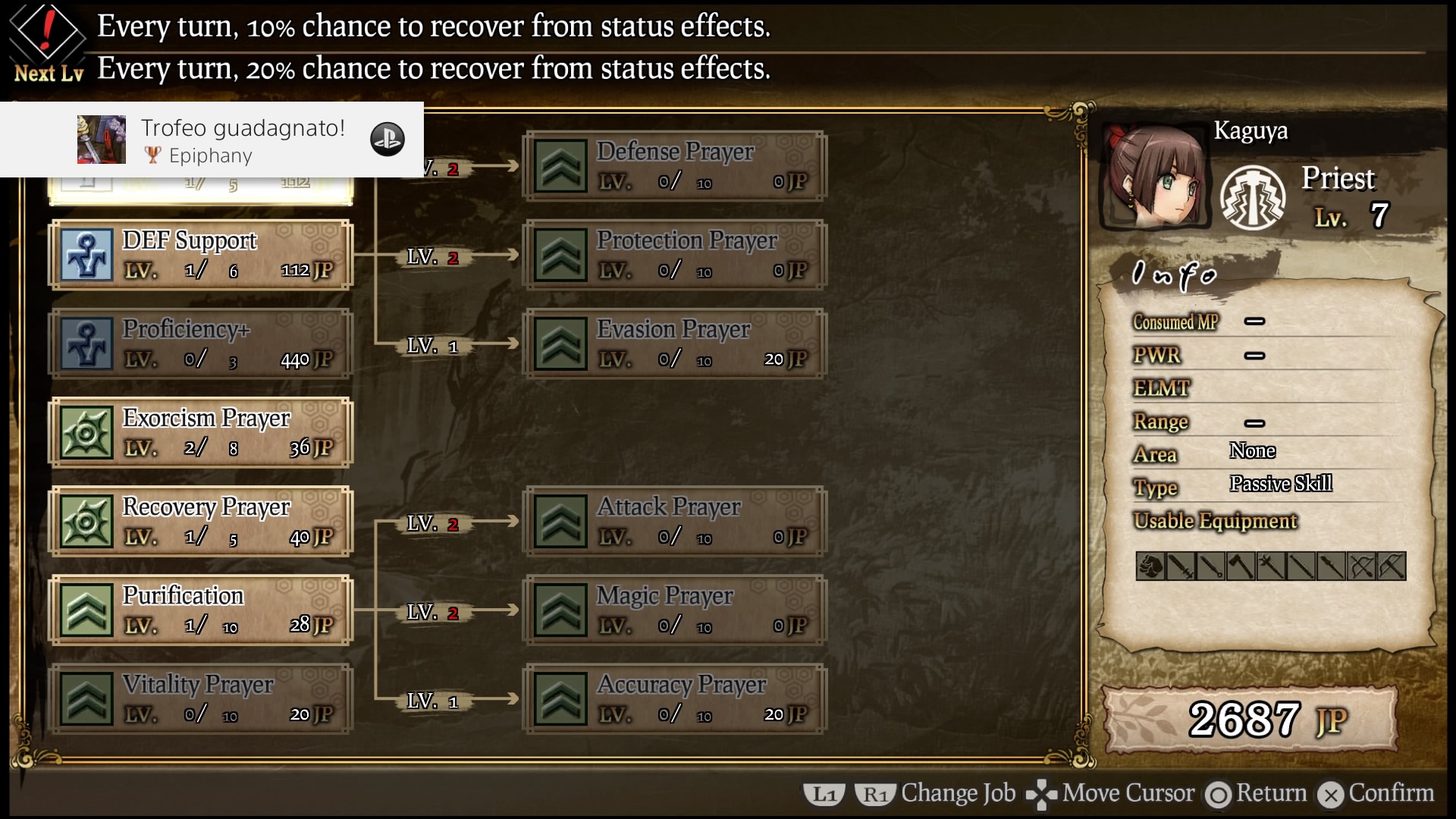Choose the Accuracy Prayer skill
The width and height of the screenshot is (1456, 819).
(674, 698)
